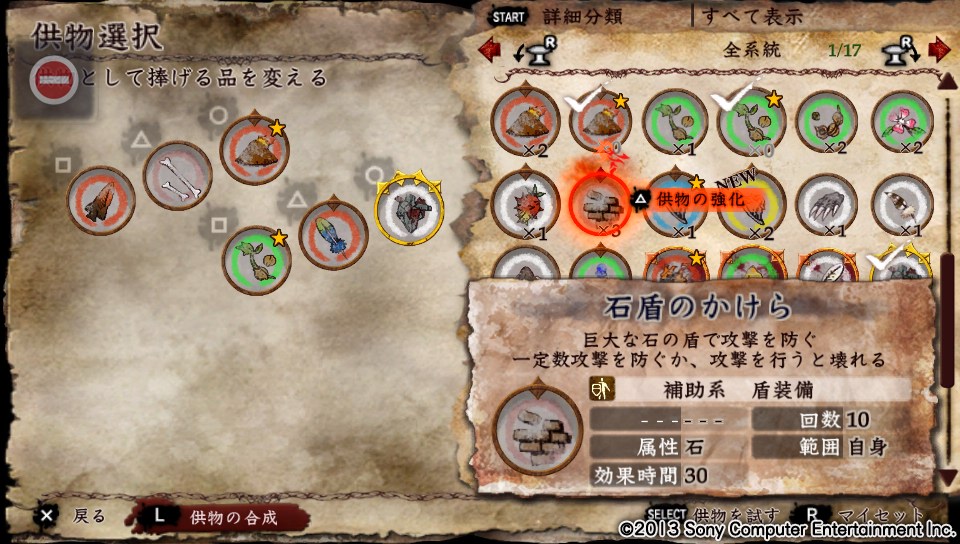Click the red right arrow category switcher

(x=938, y=48)
